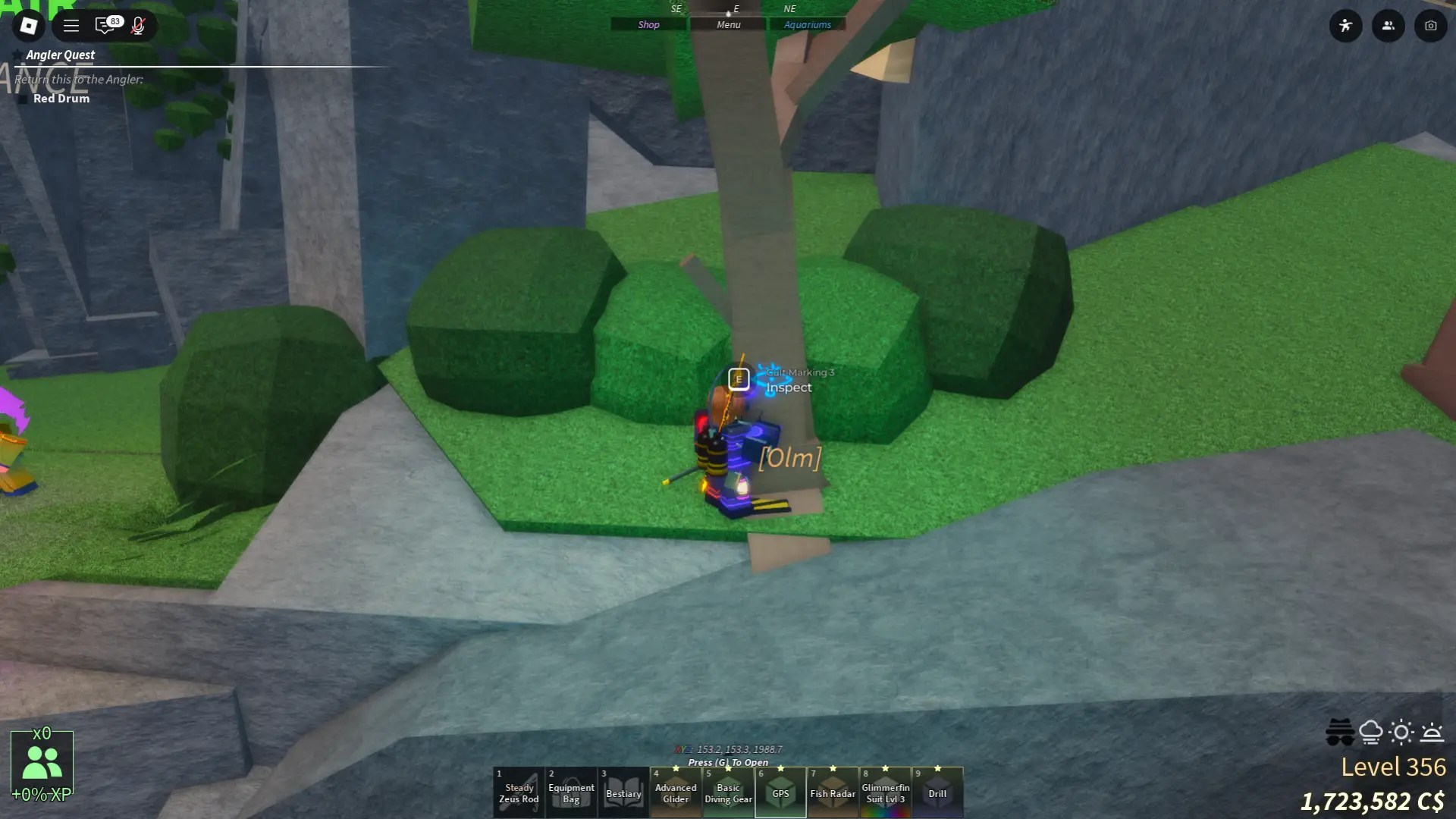
Task: Select the Steady Zeus Rod in slot 1
Action: pyautogui.click(x=518, y=792)
